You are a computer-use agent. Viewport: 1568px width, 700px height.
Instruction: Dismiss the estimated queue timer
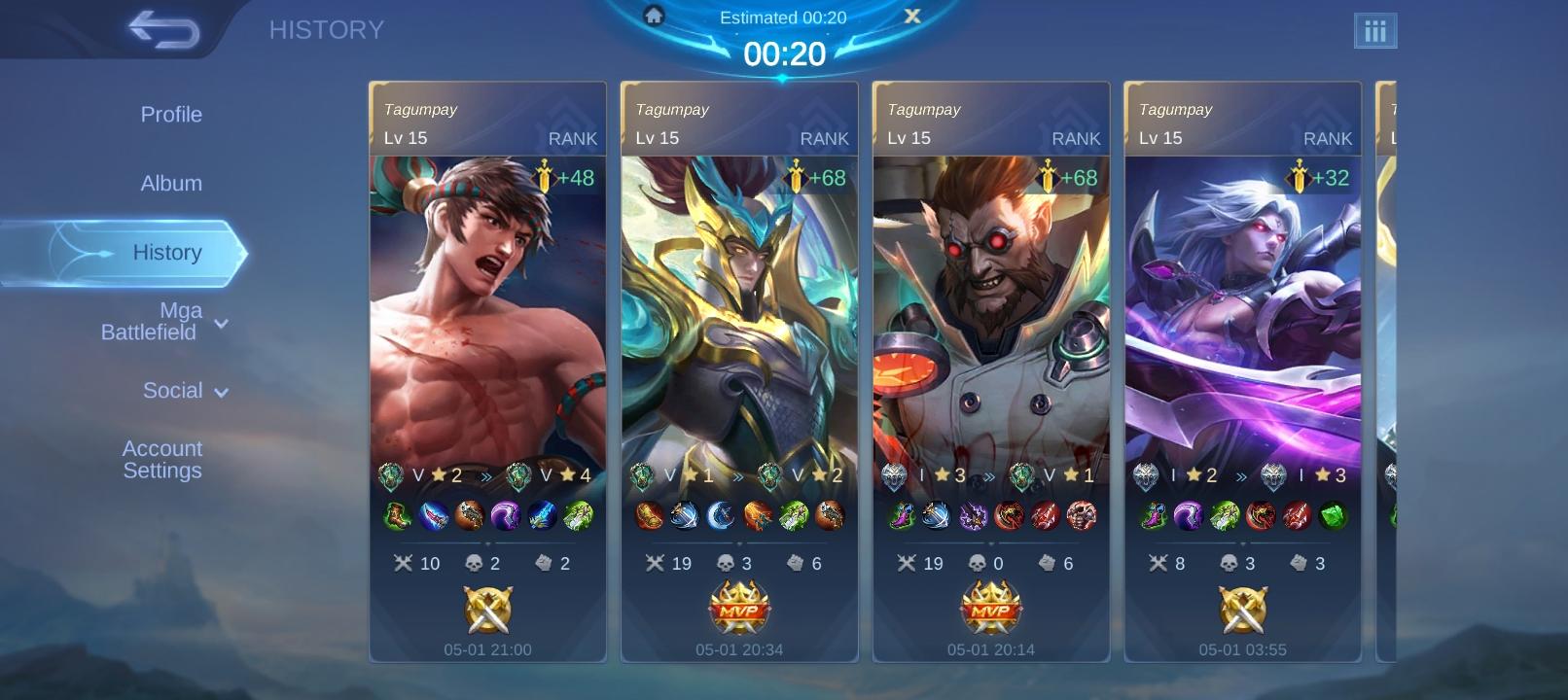pos(911,16)
